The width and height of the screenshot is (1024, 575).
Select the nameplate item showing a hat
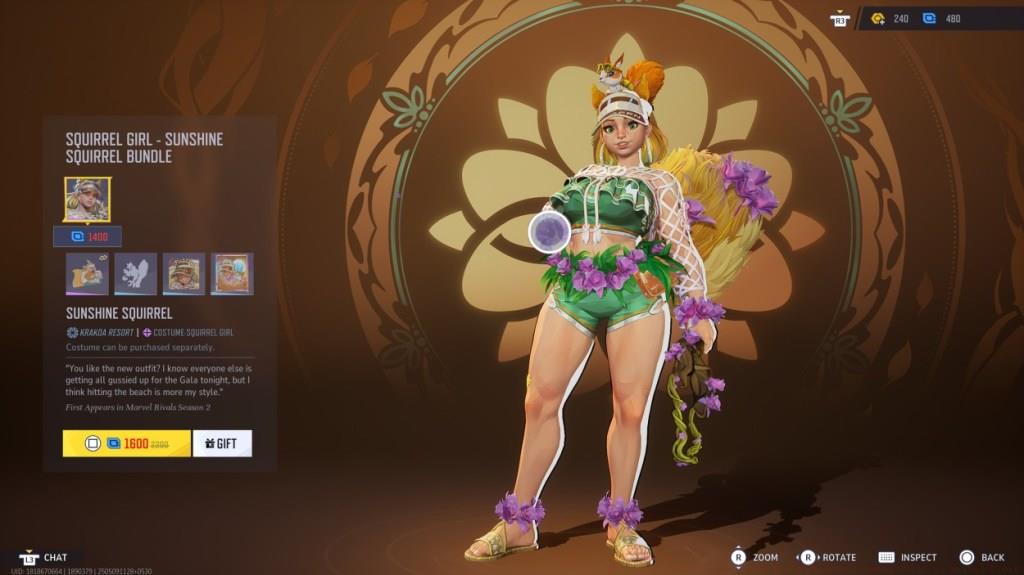(184, 274)
